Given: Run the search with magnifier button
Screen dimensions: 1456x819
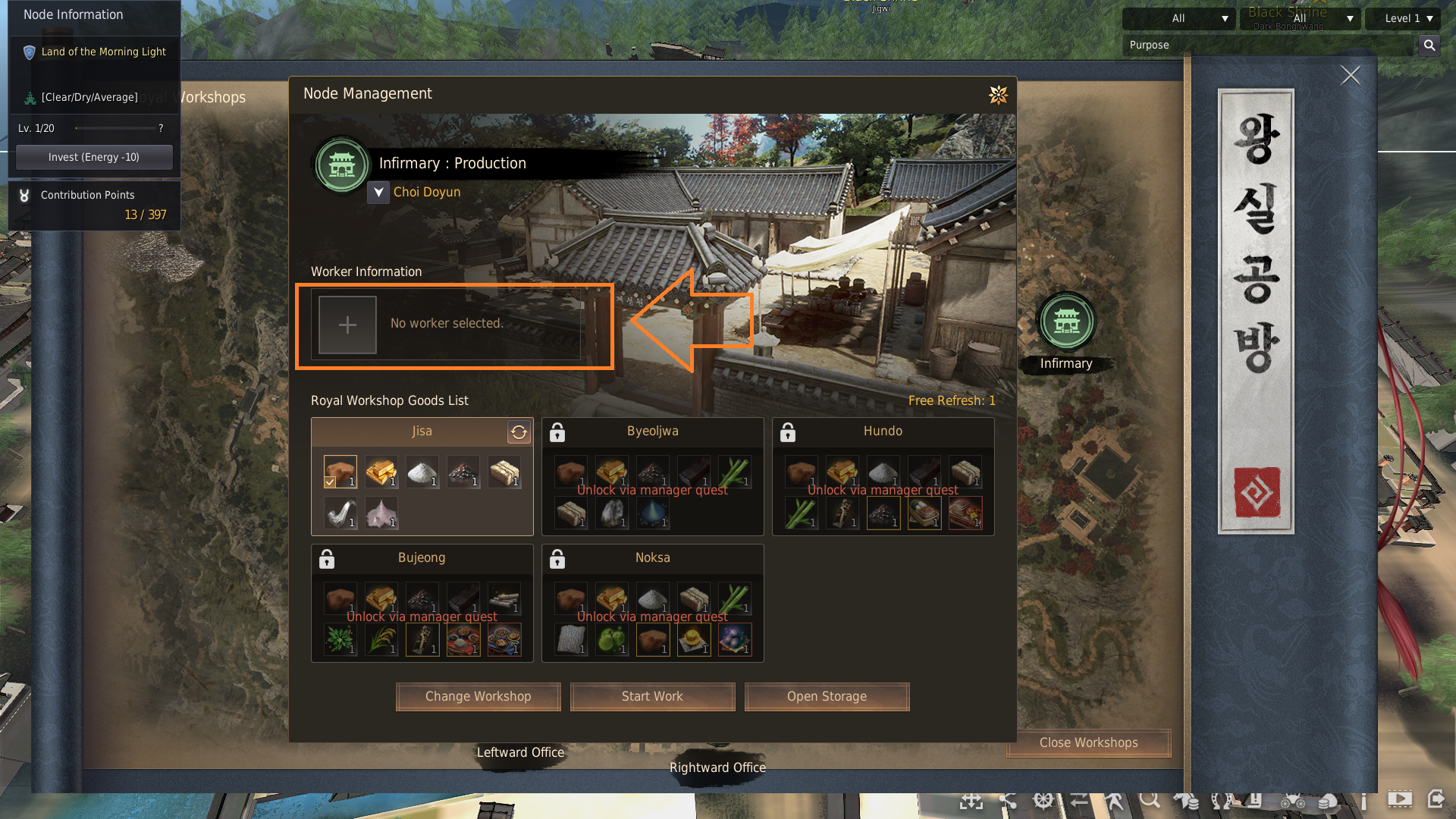Looking at the screenshot, I should [1429, 45].
